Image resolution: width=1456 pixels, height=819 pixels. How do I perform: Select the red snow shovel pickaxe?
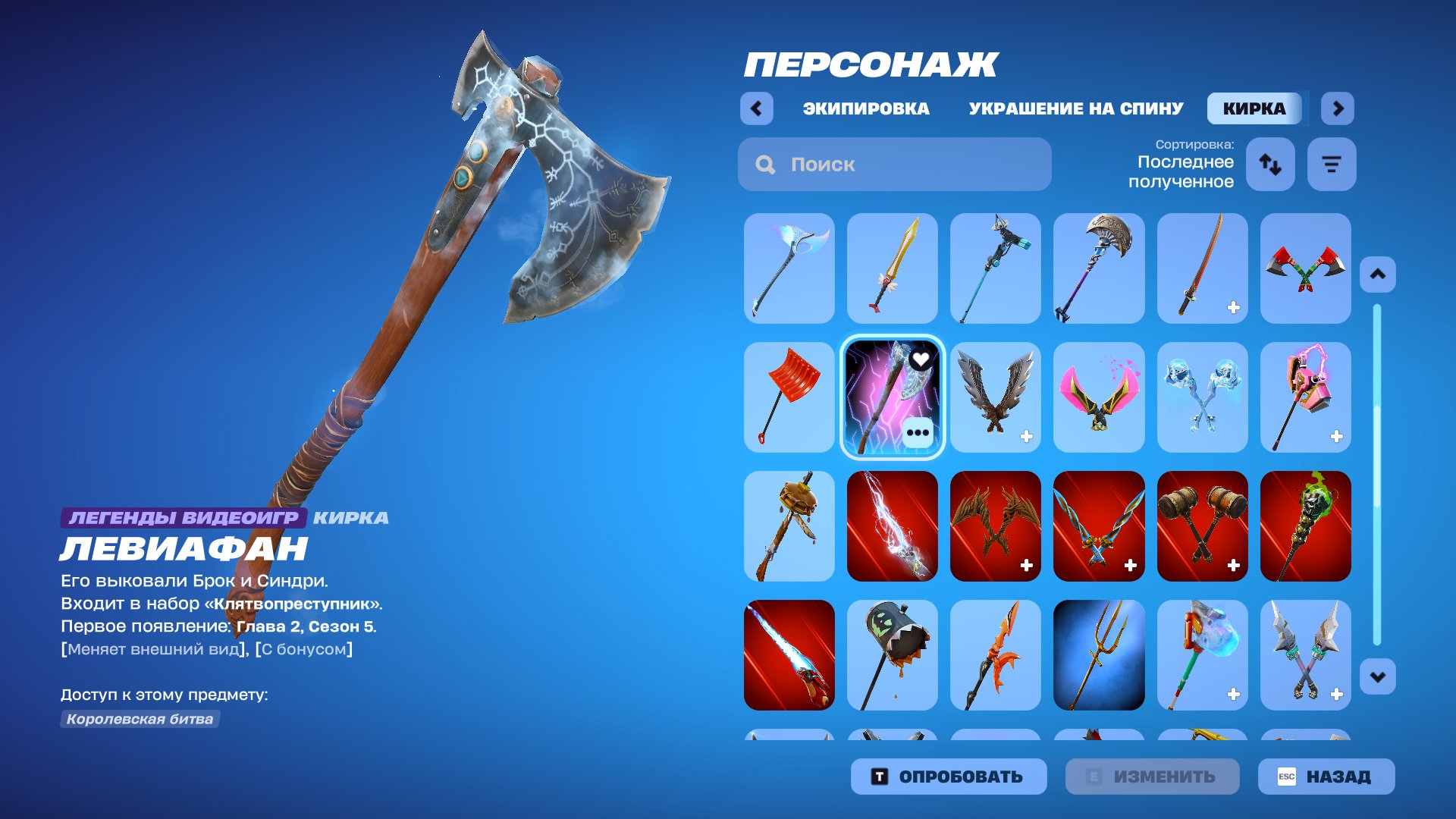[789, 397]
